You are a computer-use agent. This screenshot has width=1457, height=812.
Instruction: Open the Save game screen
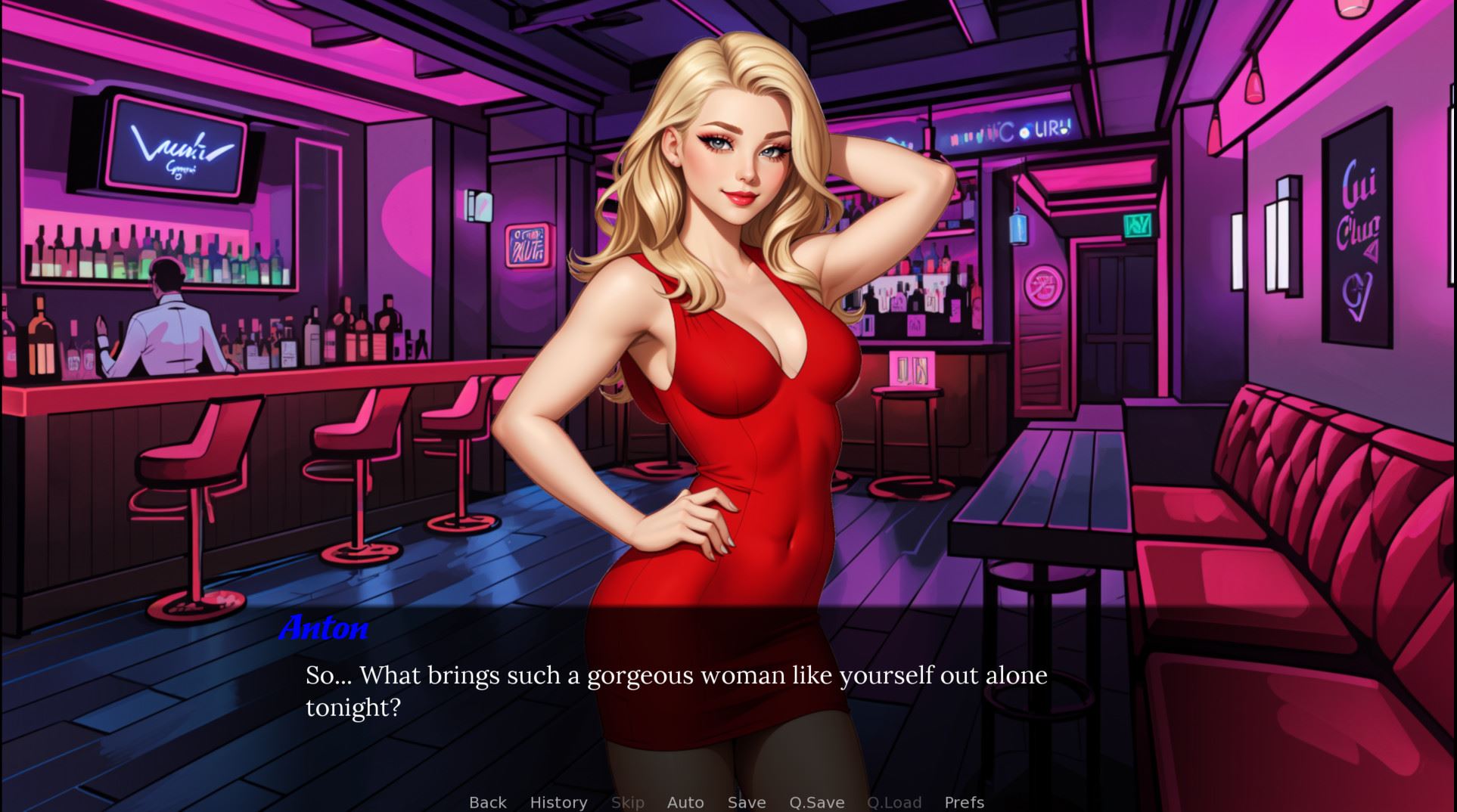pyautogui.click(x=747, y=802)
